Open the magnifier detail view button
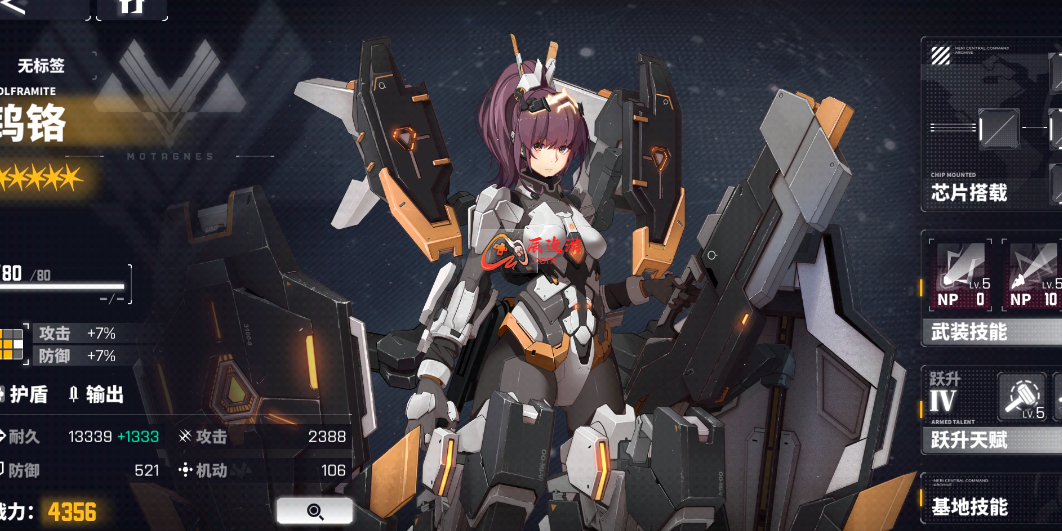Image resolution: width=1062 pixels, height=531 pixels. [x=315, y=511]
